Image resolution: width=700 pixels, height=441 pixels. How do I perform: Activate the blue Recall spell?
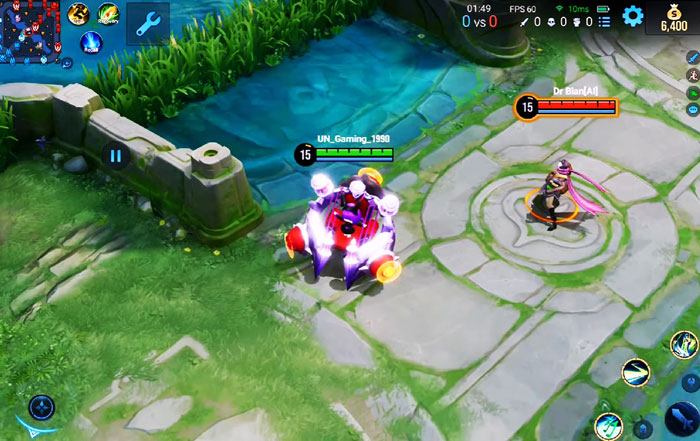tap(91, 43)
